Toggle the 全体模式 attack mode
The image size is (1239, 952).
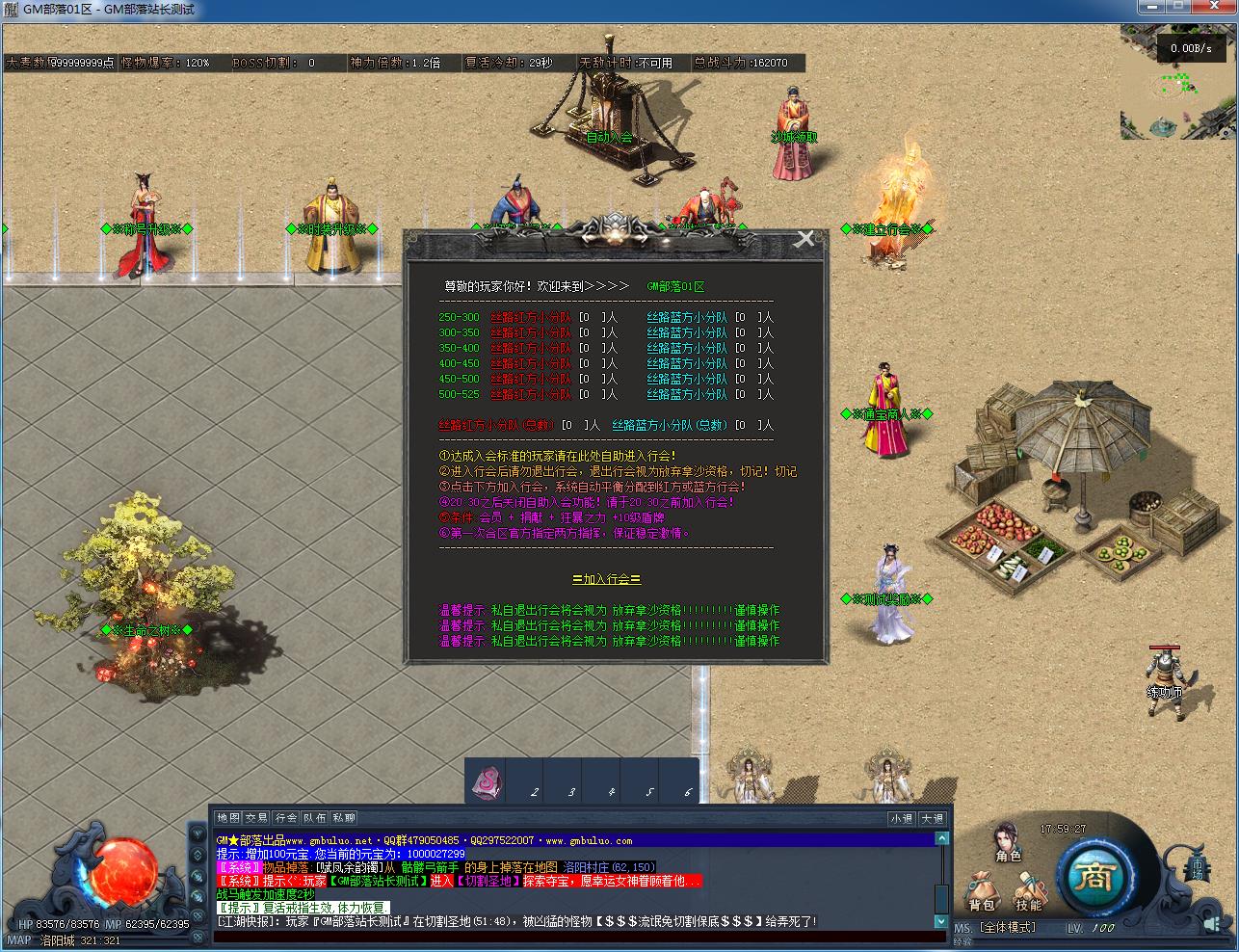[1008, 927]
